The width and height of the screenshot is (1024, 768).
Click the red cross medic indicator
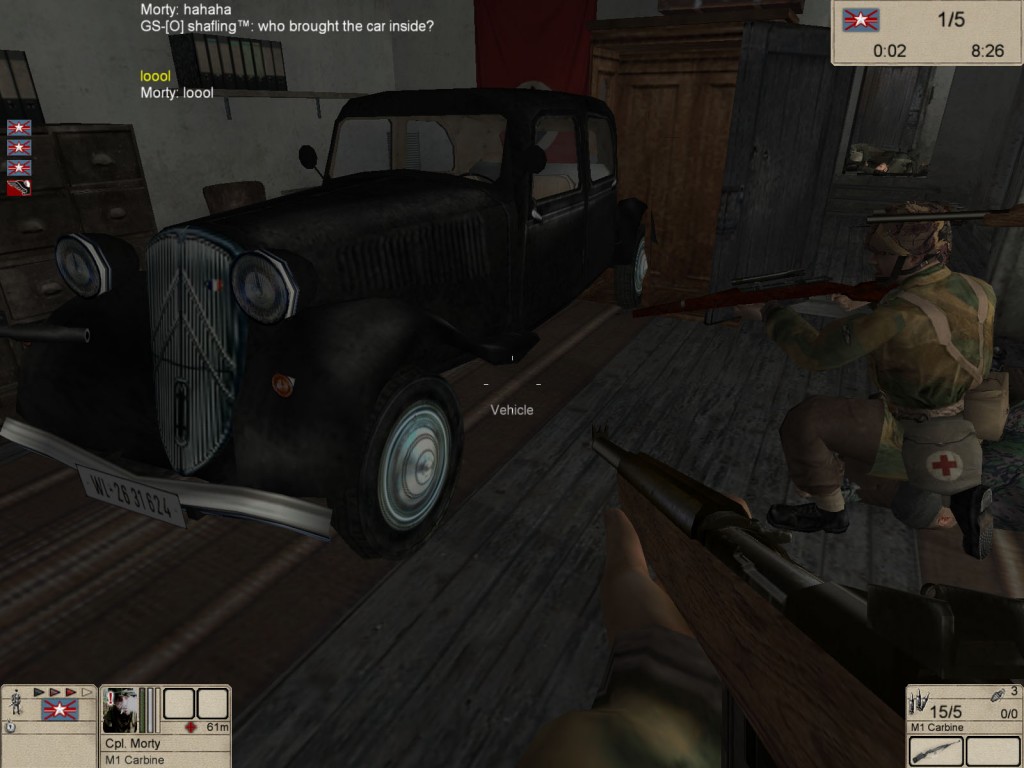tap(190, 727)
